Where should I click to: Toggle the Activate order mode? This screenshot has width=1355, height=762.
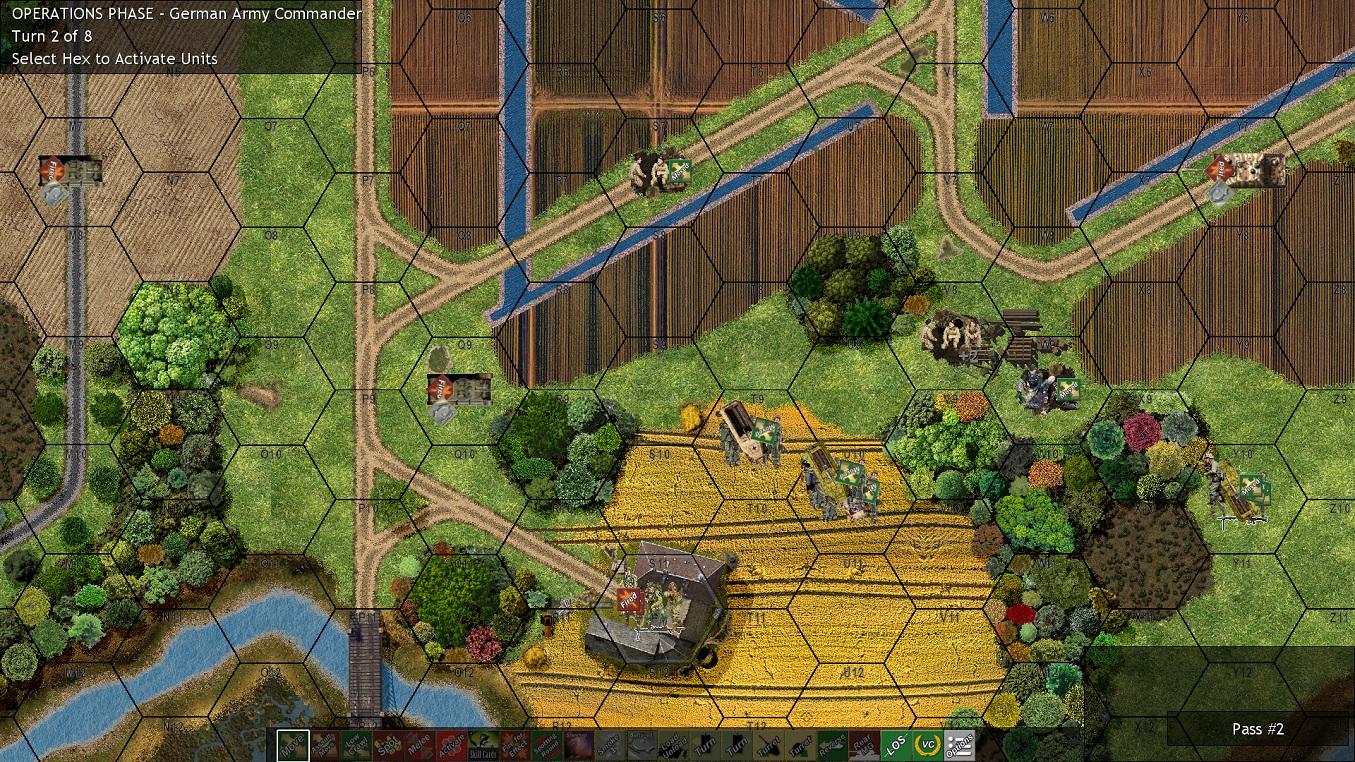(x=451, y=744)
